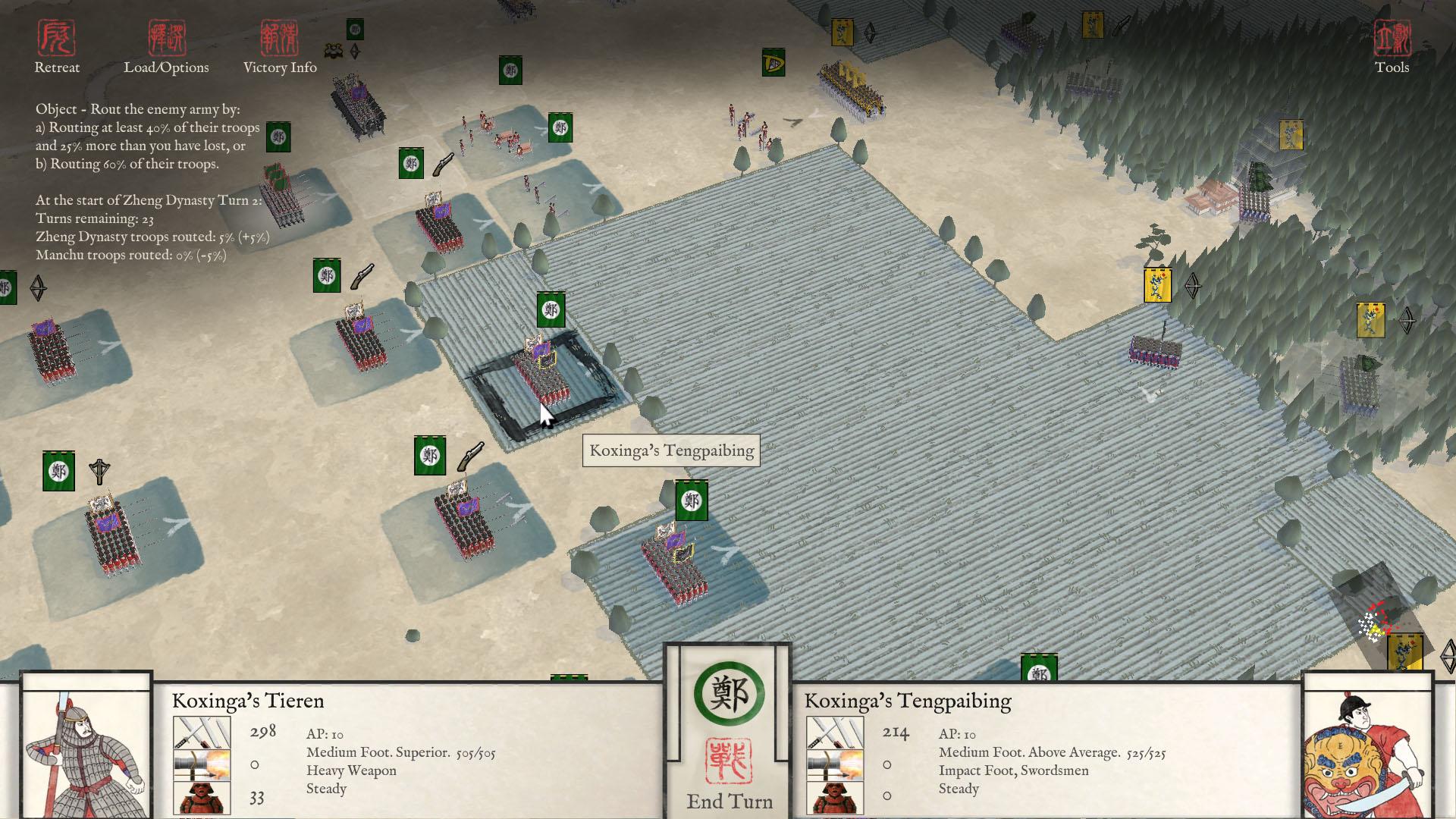Open the Tools seal icon top right
1456x819 pixels.
tap(1391, 38)
